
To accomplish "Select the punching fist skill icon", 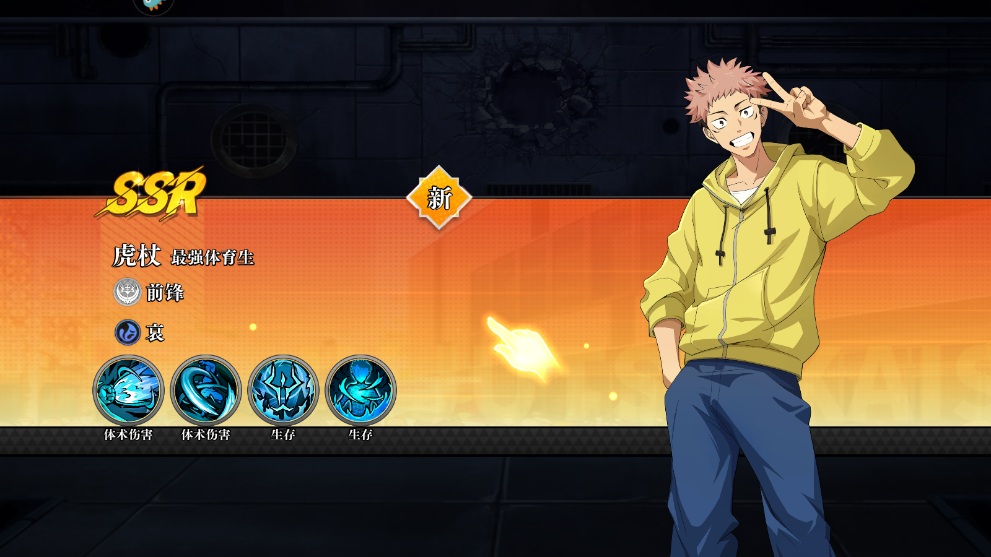I will pos(128,390).
